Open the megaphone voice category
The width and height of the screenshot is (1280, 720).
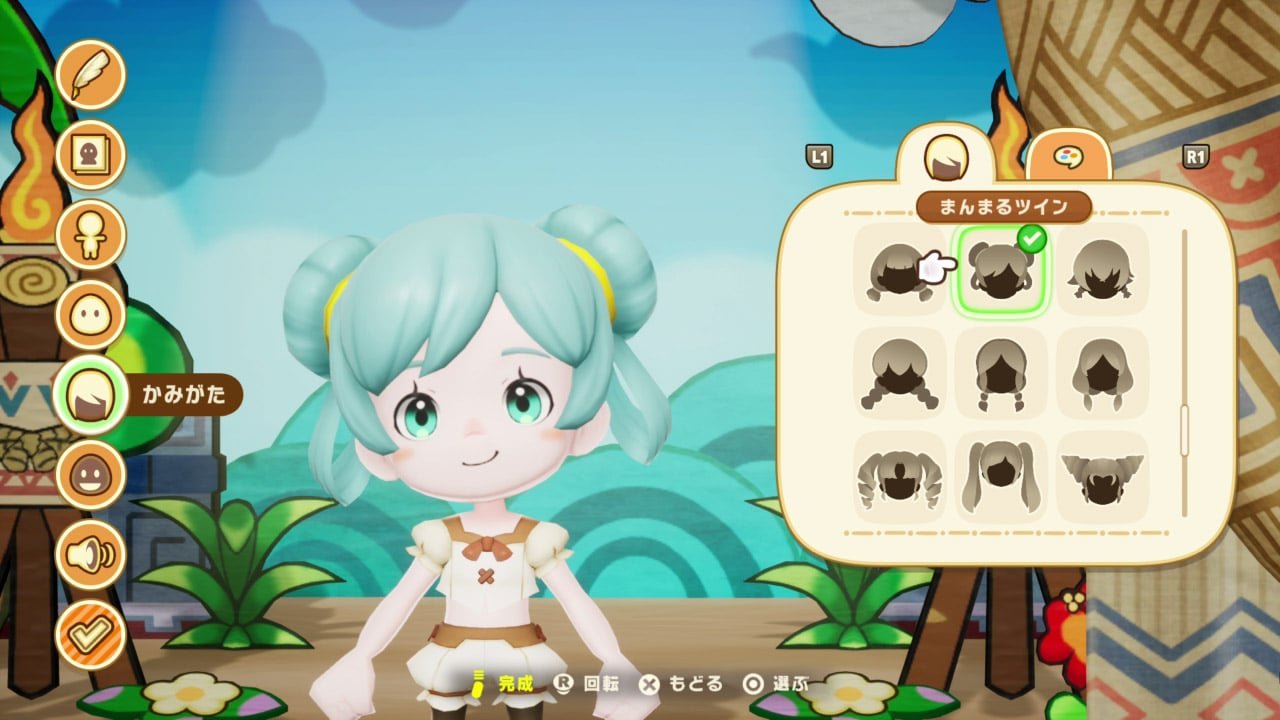tap(90, 554)
